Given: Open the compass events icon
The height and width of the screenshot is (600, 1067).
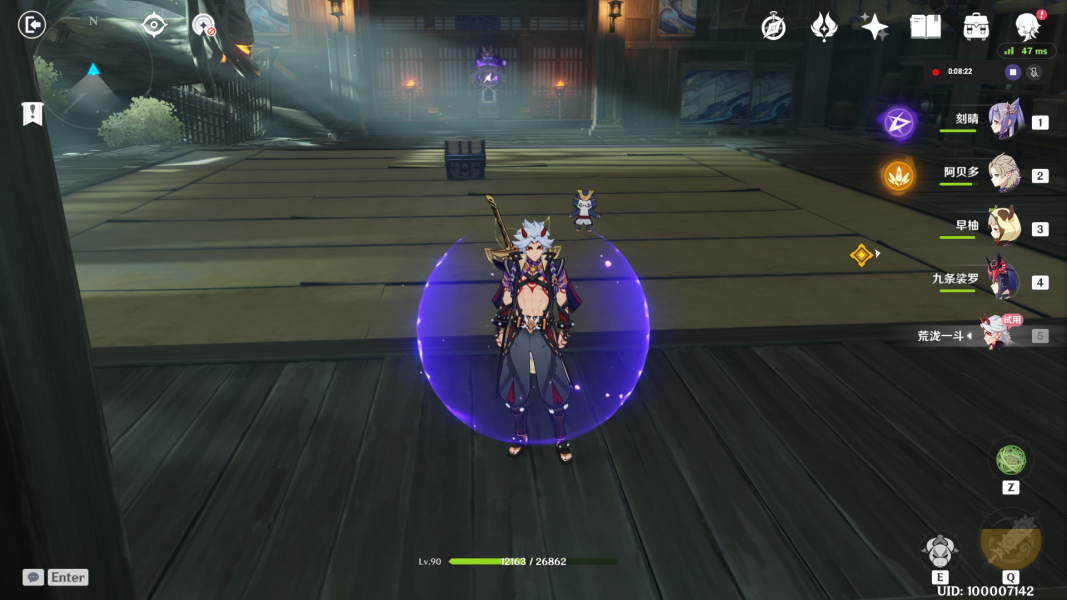Looking at the screenshot, I should [773, 27].
